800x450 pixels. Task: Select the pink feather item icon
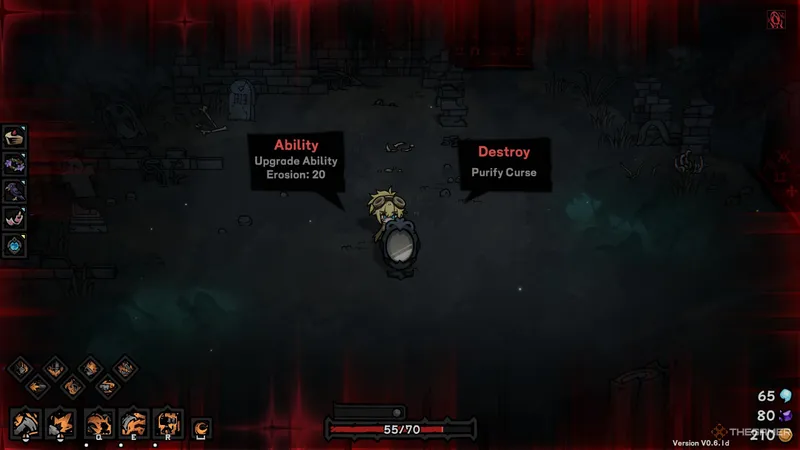point(15,217)
